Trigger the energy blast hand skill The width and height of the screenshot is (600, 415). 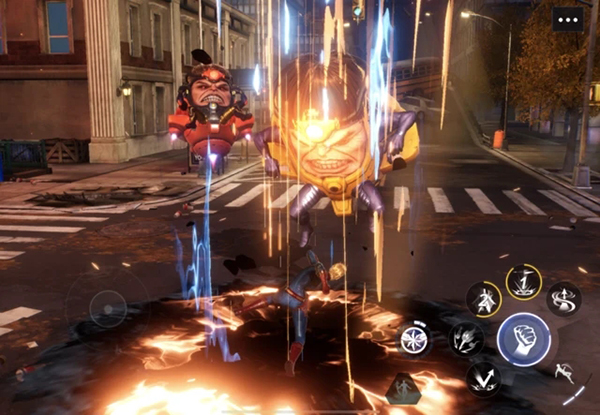466,339
